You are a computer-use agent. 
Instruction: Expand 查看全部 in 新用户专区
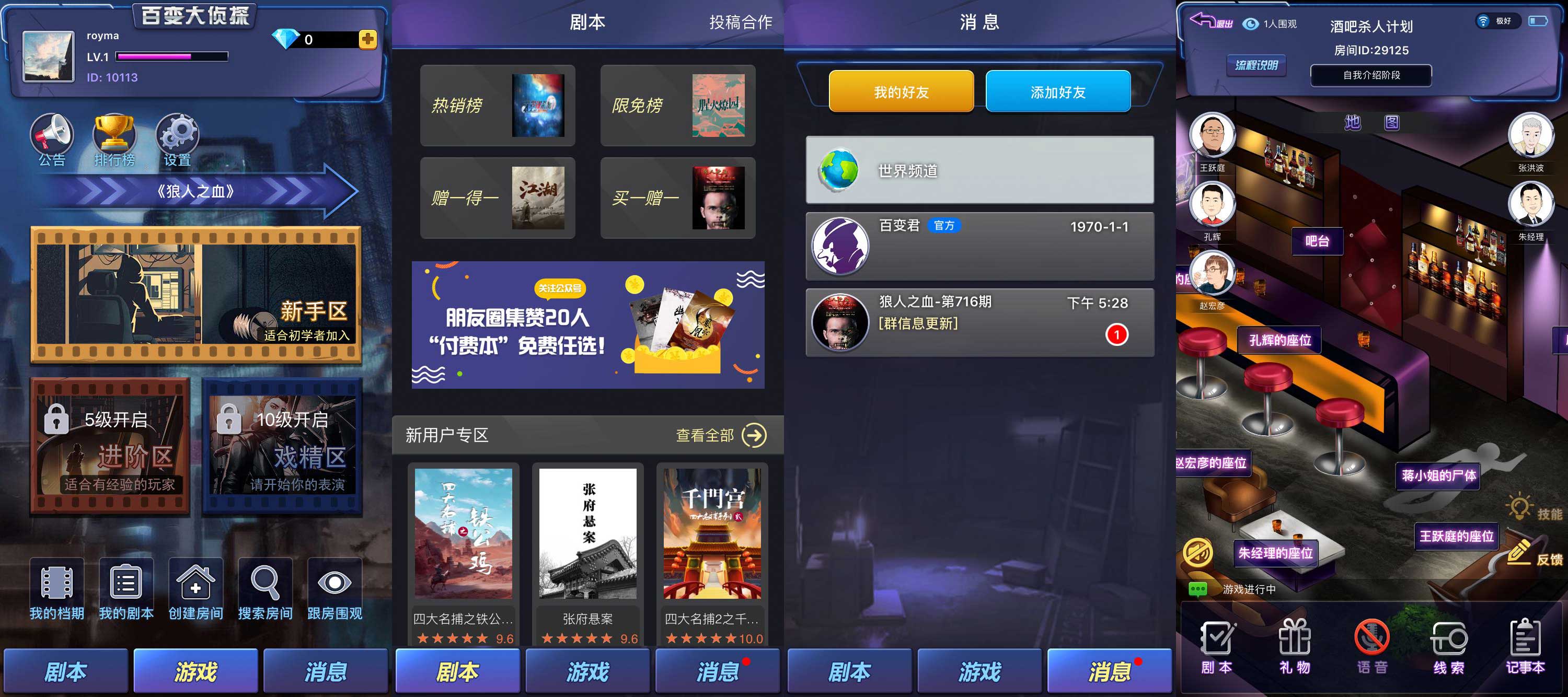pyautogui.click(x=718, y=435)
